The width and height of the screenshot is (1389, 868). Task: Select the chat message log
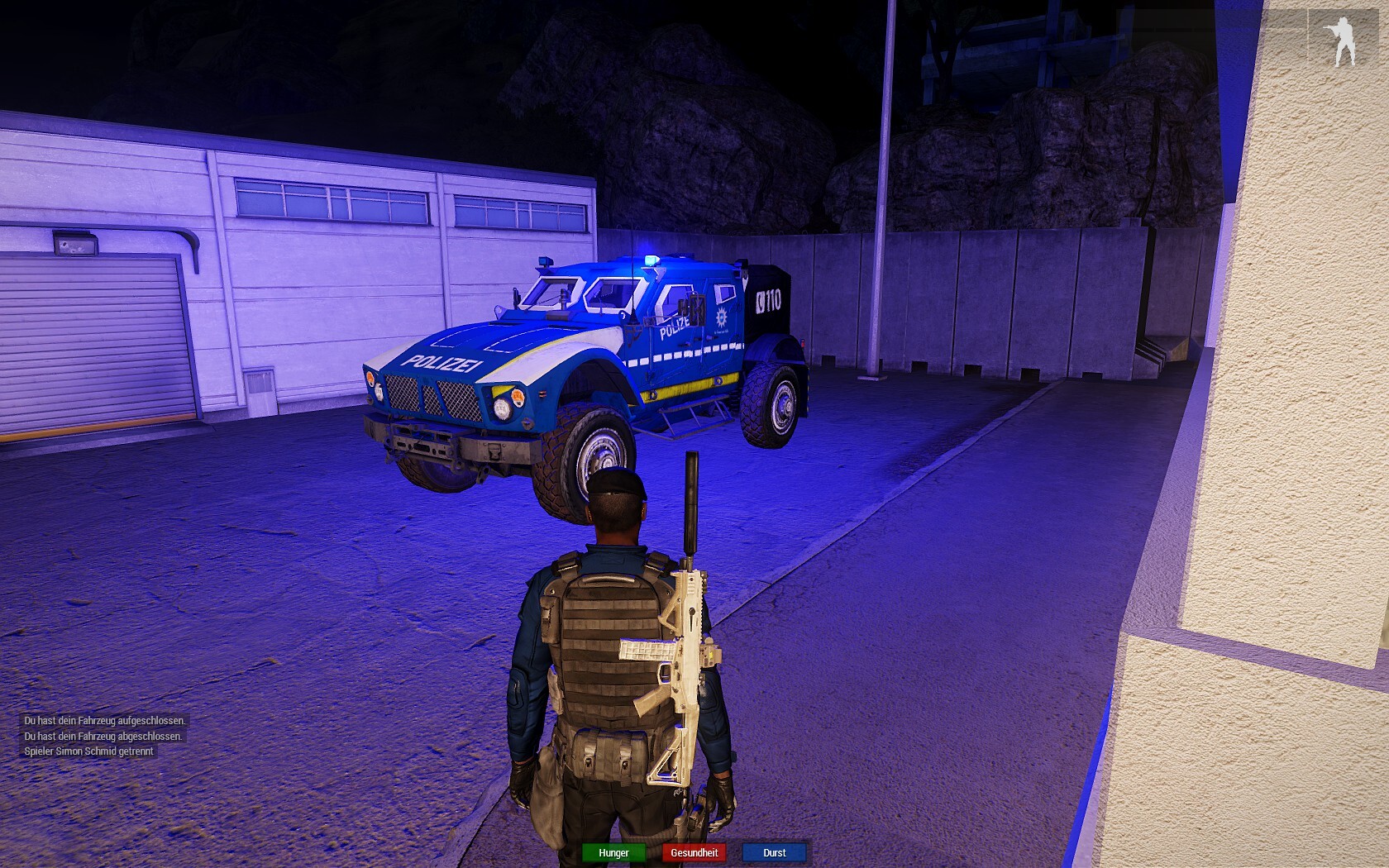pos(104,736)
